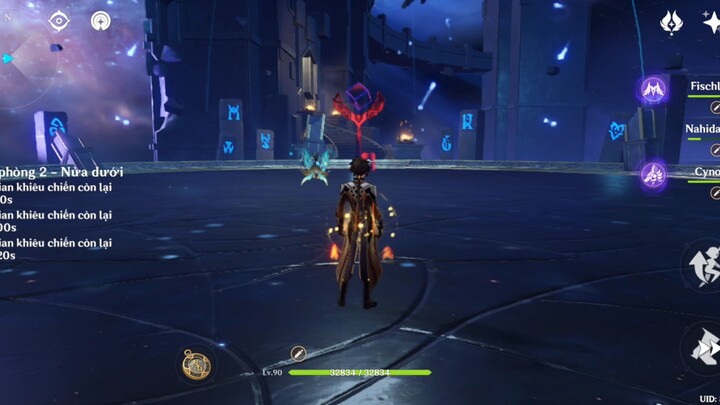
Task: Open the four-pointed star wish icon
Action: [x=670, y=21]
